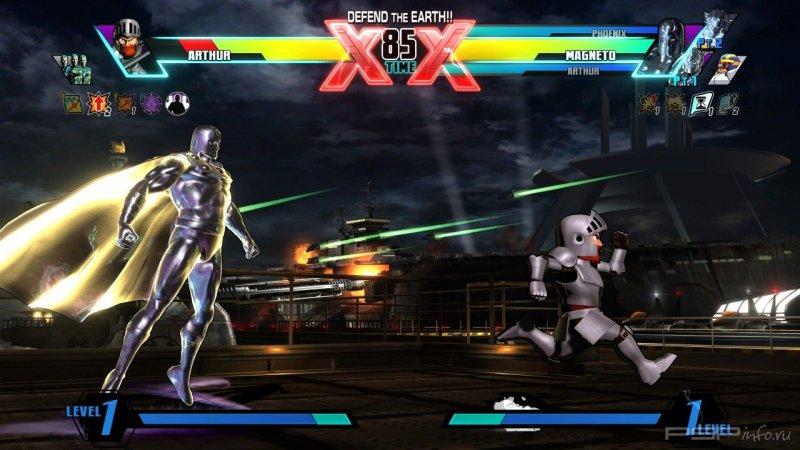800x450 pixels.
Task: Select the purple crosshair ability icon
Action: pyautogui.click(x=151, y=101)
